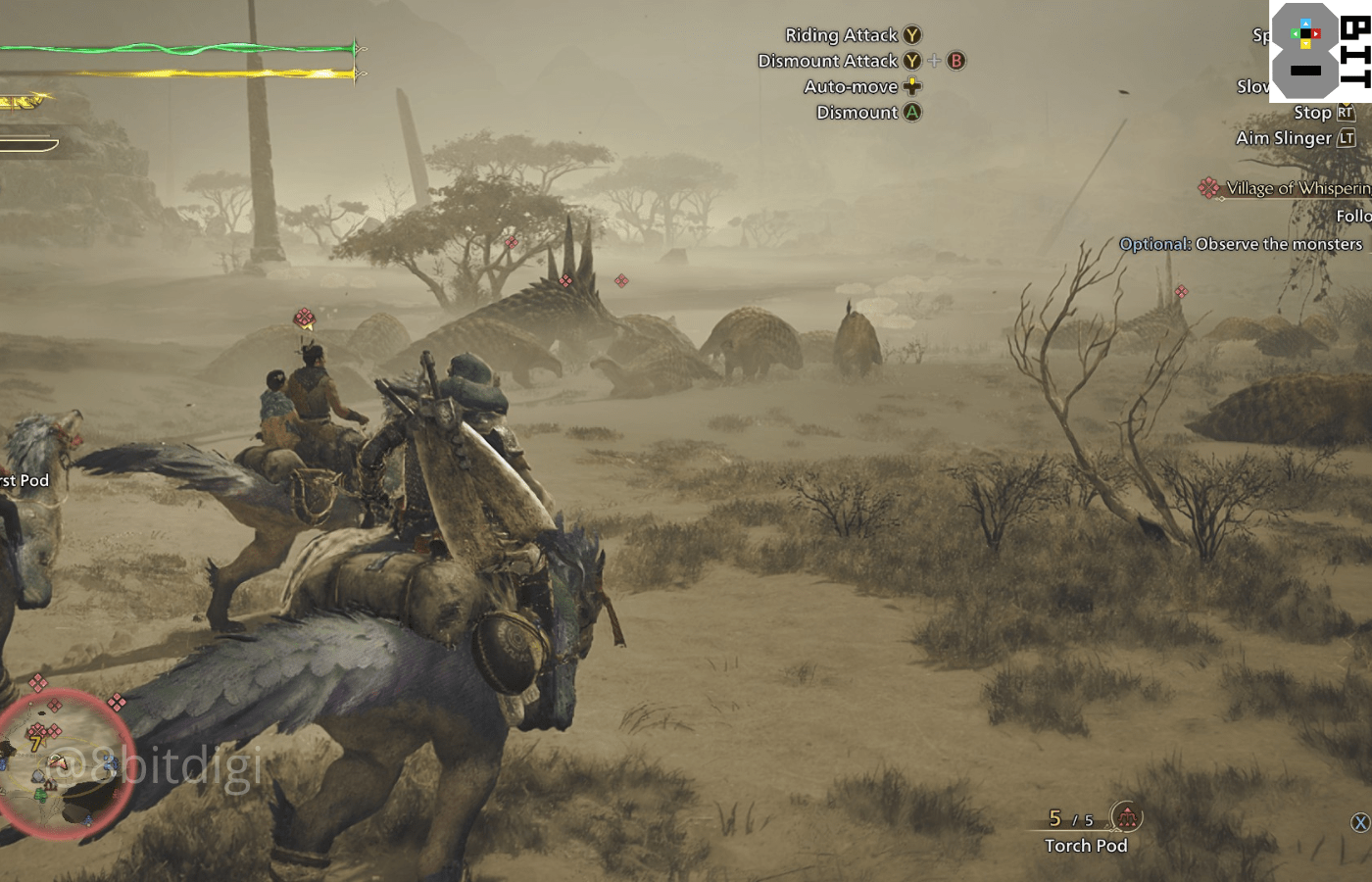This screenshot has width=1372, height=882.
Task: Select the Torch Pod slinger ammo icon
Action: coord(1127,816)
